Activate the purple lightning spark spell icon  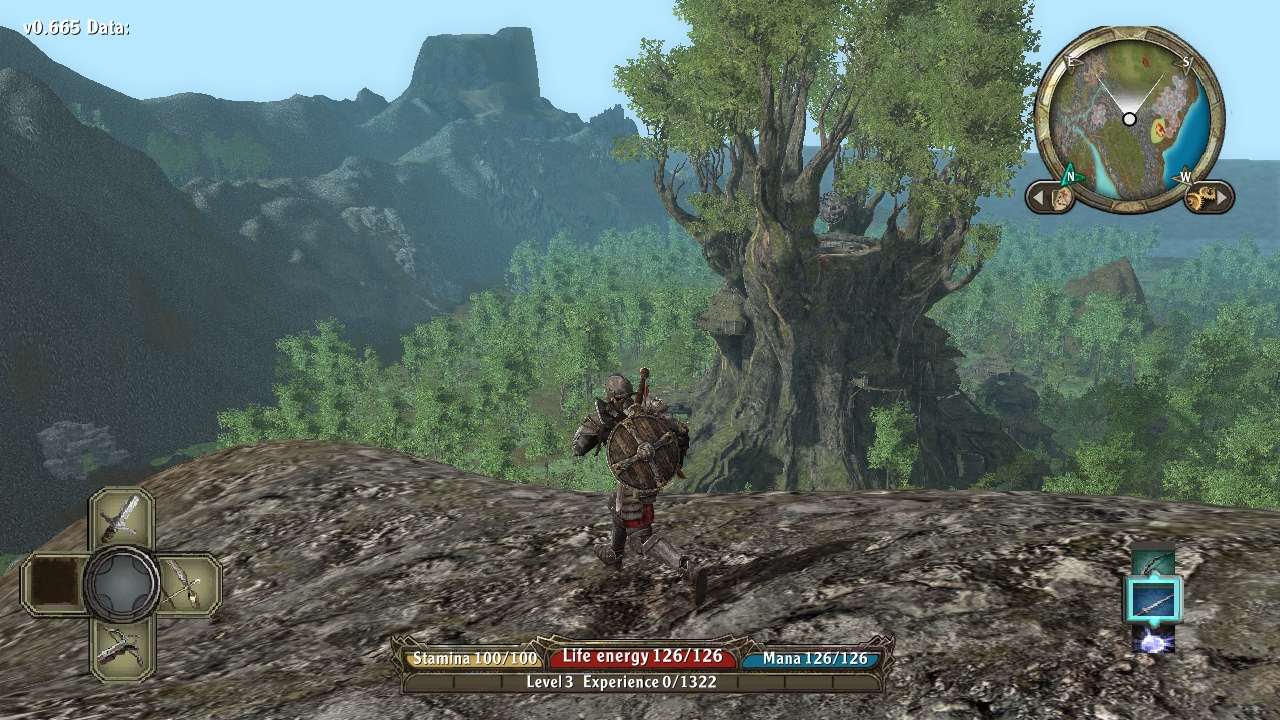(1154, 638)
